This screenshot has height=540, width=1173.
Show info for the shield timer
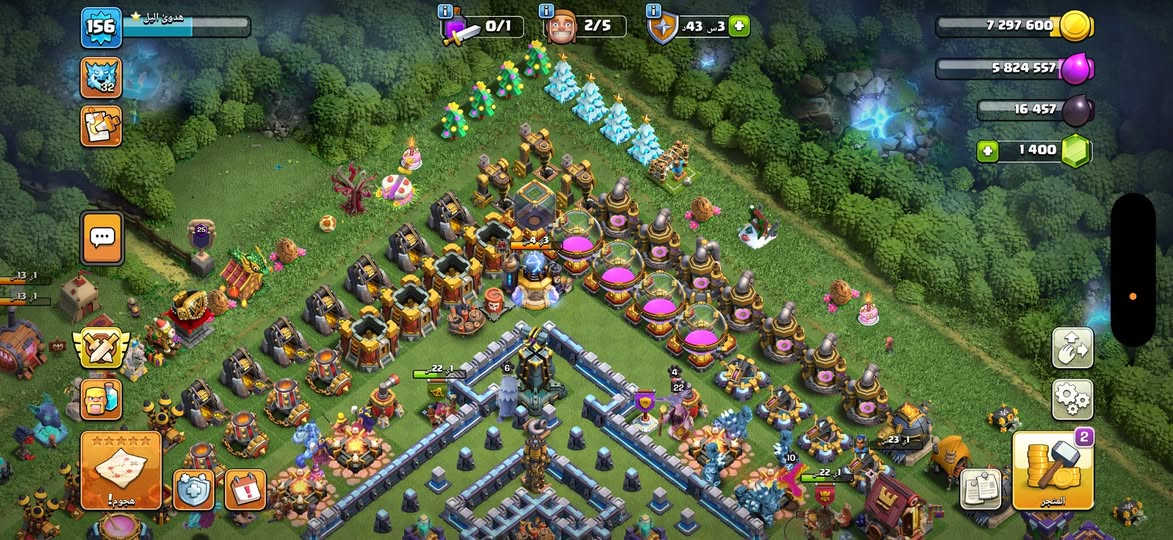pos(654,11)
